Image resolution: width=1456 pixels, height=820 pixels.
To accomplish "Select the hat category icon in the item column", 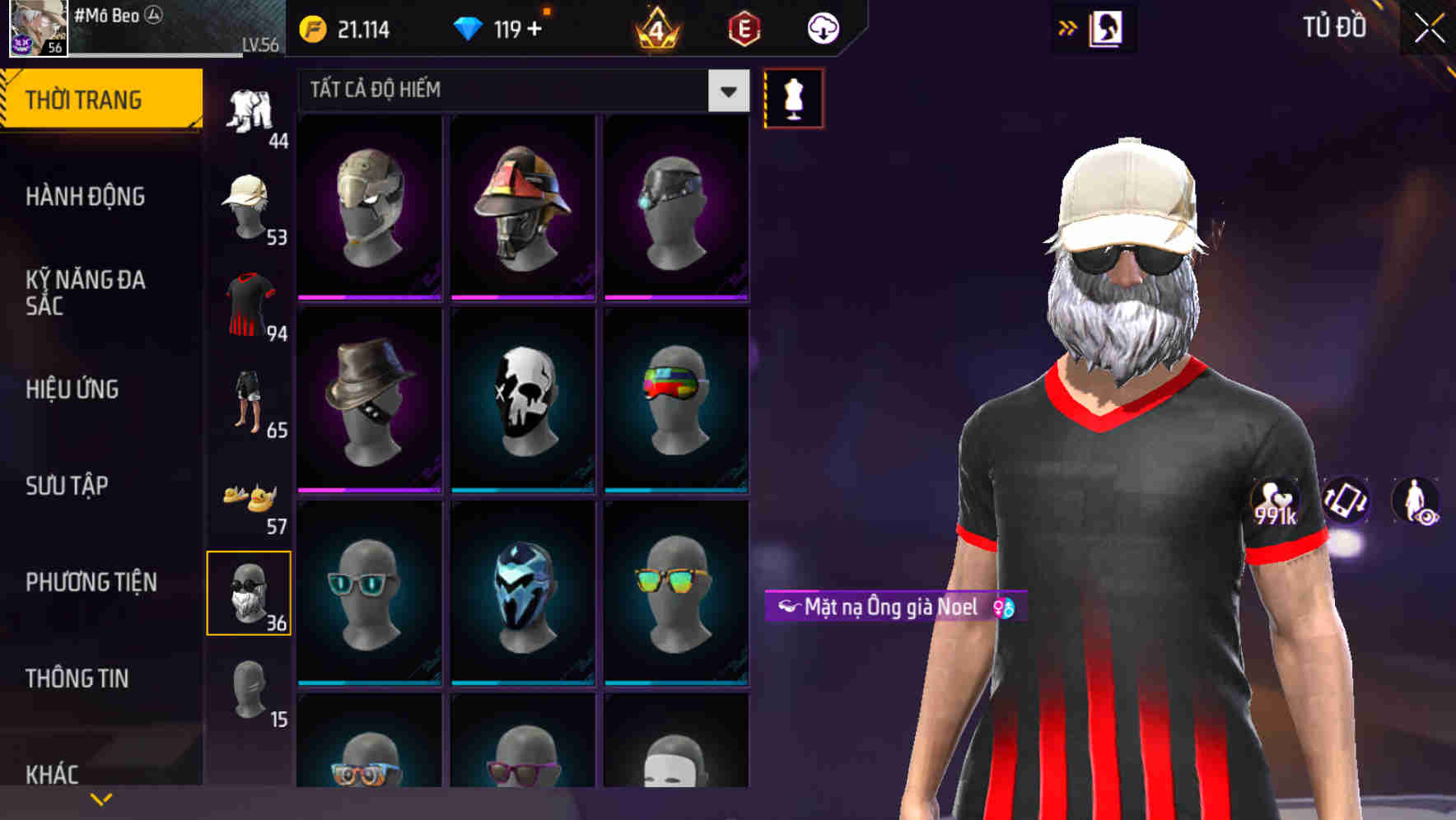I will [x=250, y=204].
